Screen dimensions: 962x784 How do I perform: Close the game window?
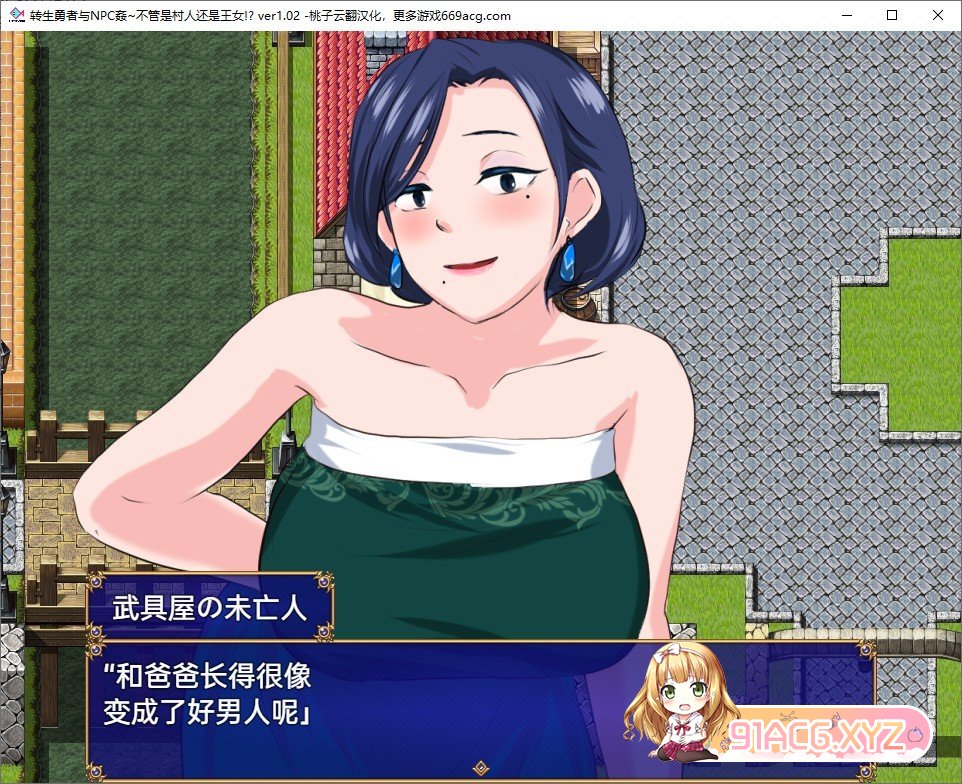[x=937, y=15]
